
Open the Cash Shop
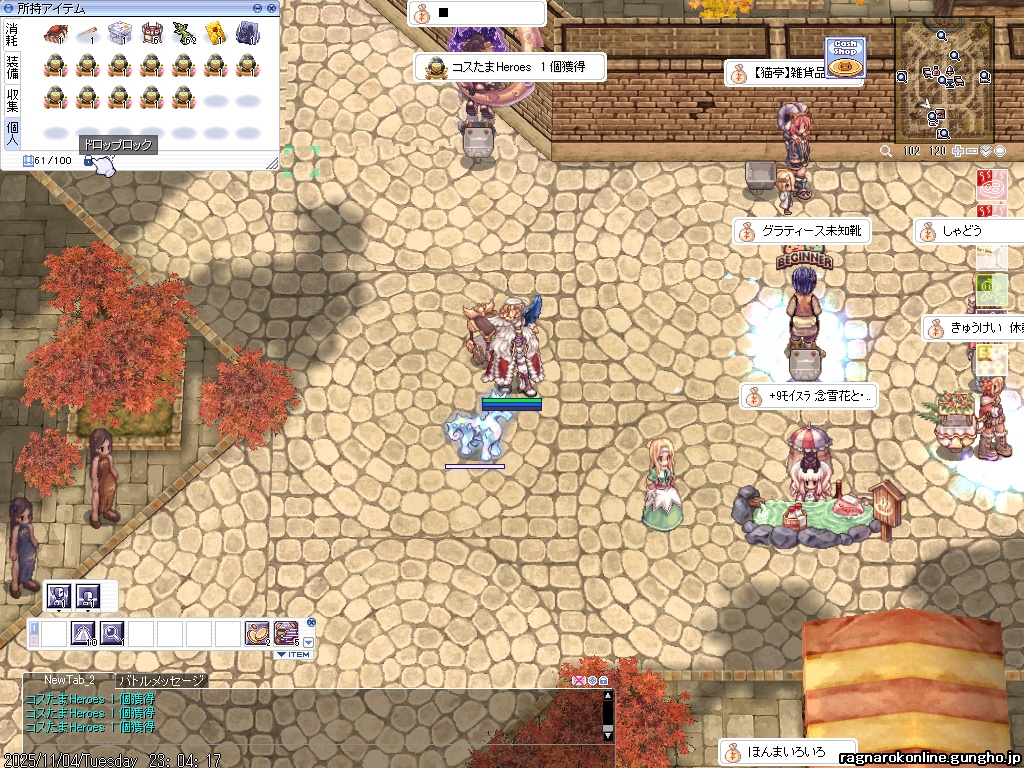coord(845,57)
